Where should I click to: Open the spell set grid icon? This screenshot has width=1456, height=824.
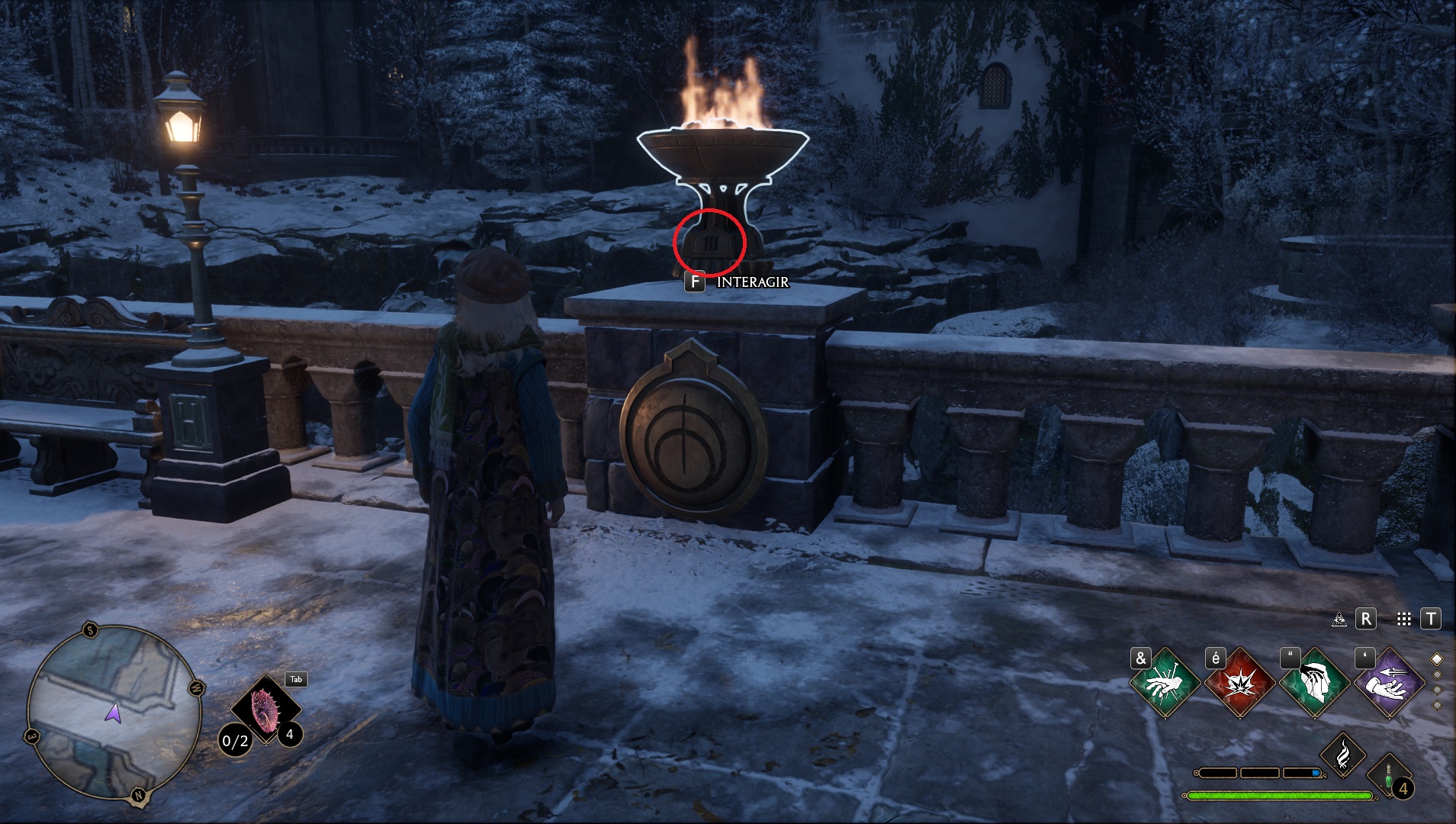[x=1403, y=620]
